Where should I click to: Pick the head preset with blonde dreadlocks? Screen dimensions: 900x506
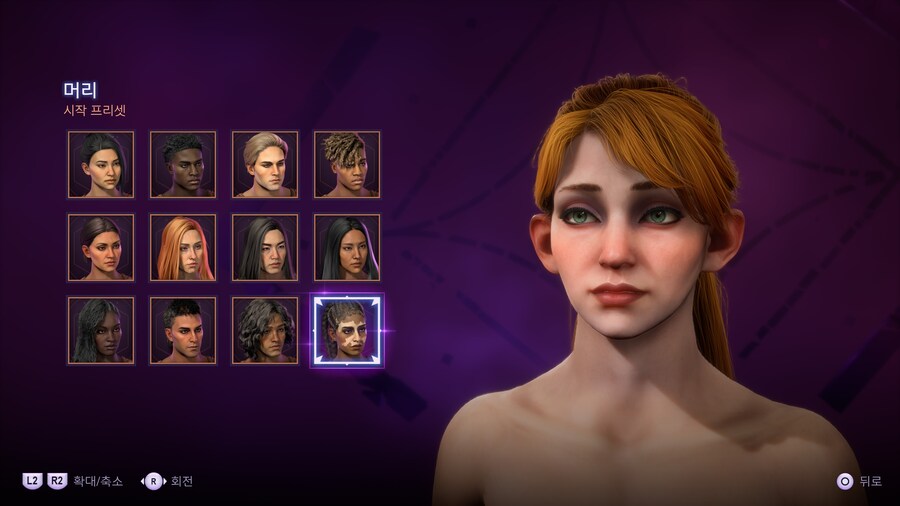point(347,164)
